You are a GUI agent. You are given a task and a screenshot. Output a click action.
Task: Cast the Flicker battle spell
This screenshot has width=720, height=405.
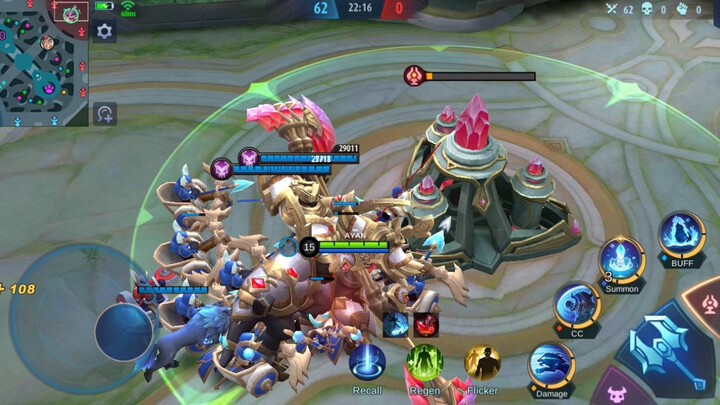(482, 363)
